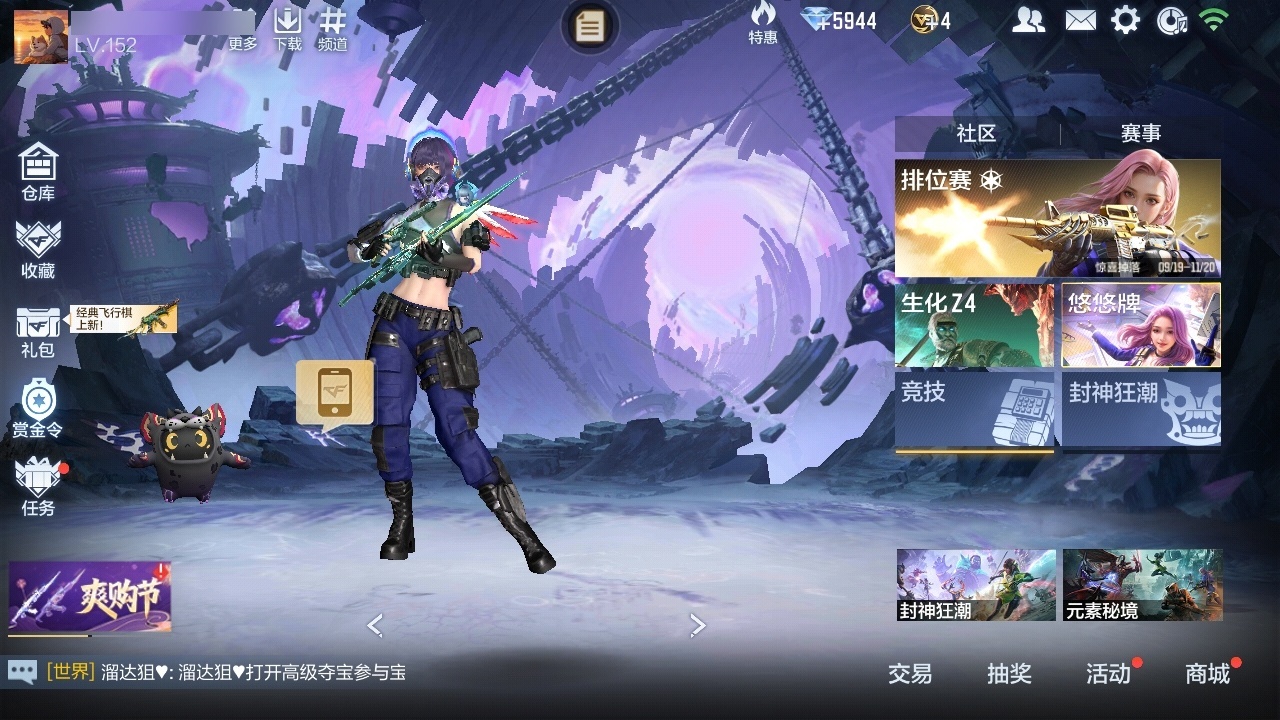
Task: Open the 爽购节 shopping festival banner
Action: [90, 597]
